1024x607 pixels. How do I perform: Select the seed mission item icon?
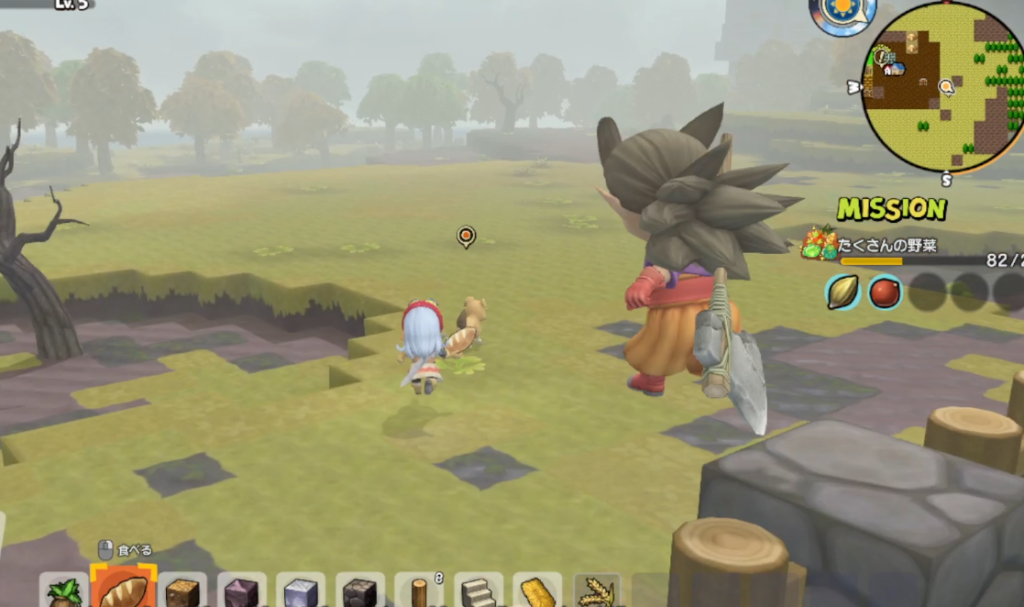[843, 291]
